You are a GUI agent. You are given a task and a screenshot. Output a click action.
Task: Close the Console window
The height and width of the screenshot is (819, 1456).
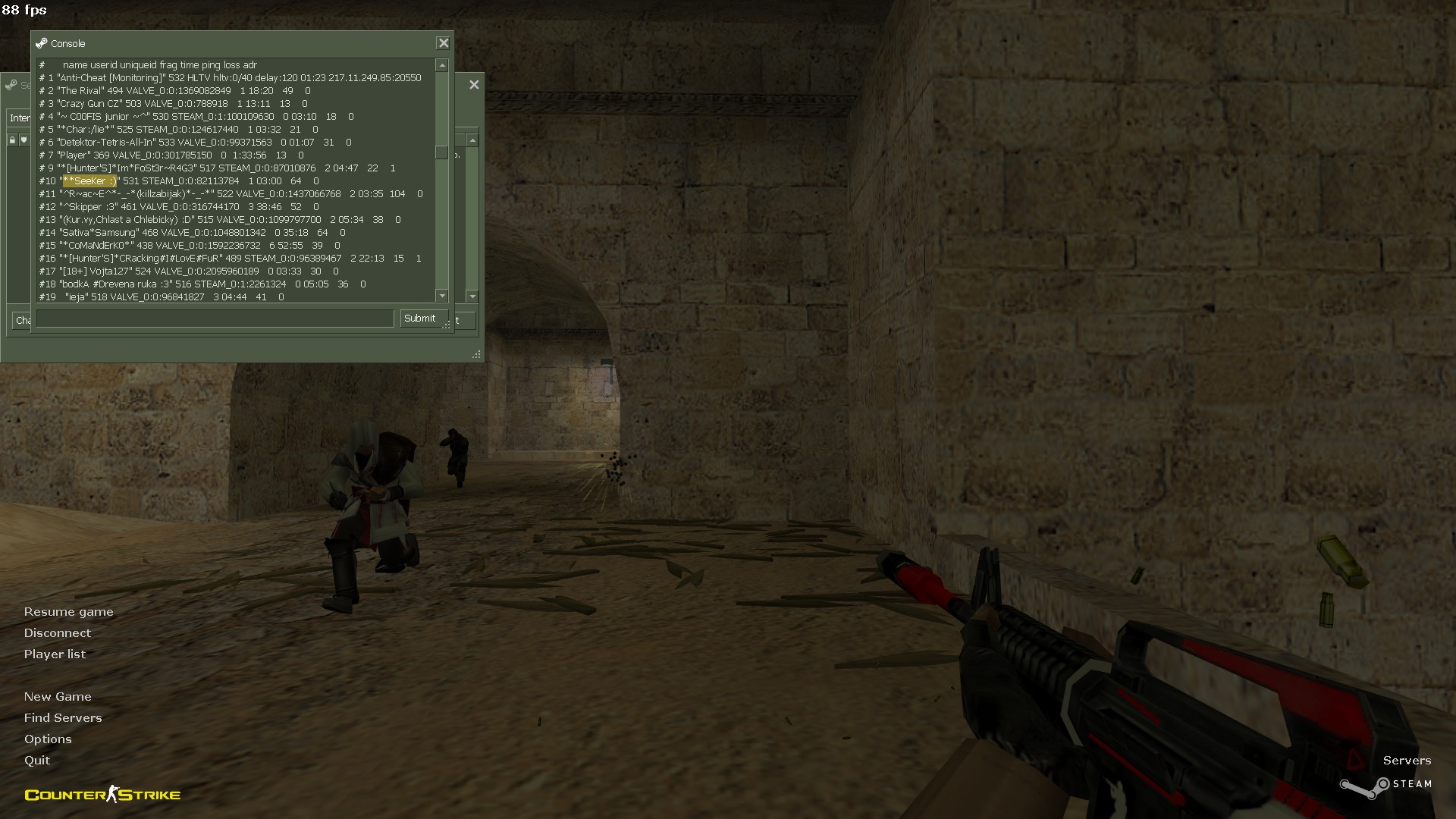point(444,43)
